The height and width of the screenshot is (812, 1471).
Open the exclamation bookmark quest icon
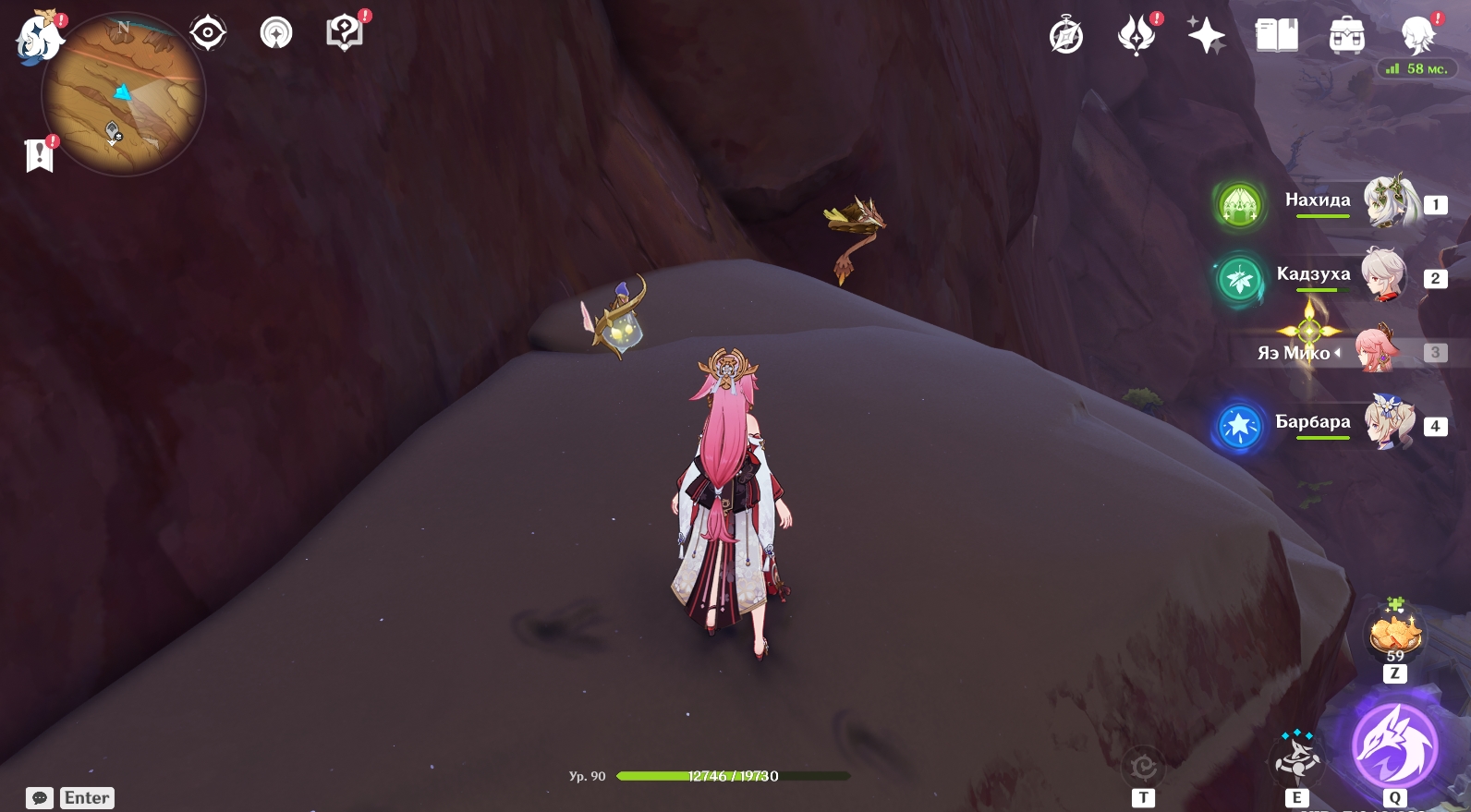[x=40, y=155]
